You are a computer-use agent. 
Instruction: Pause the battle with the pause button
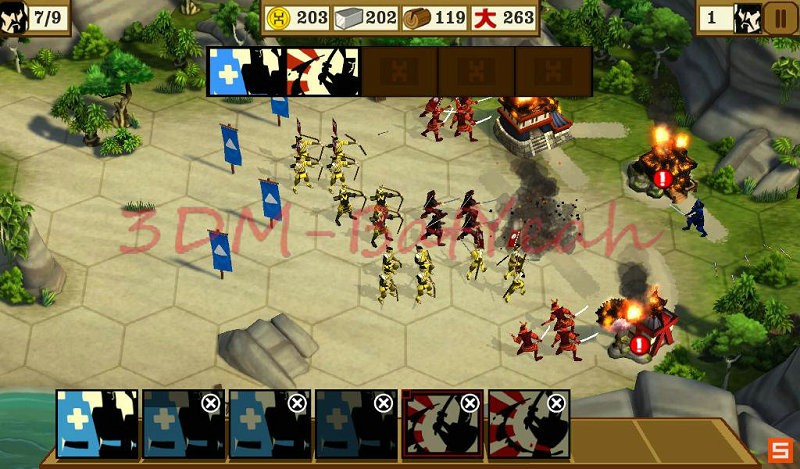click(779, 18)
